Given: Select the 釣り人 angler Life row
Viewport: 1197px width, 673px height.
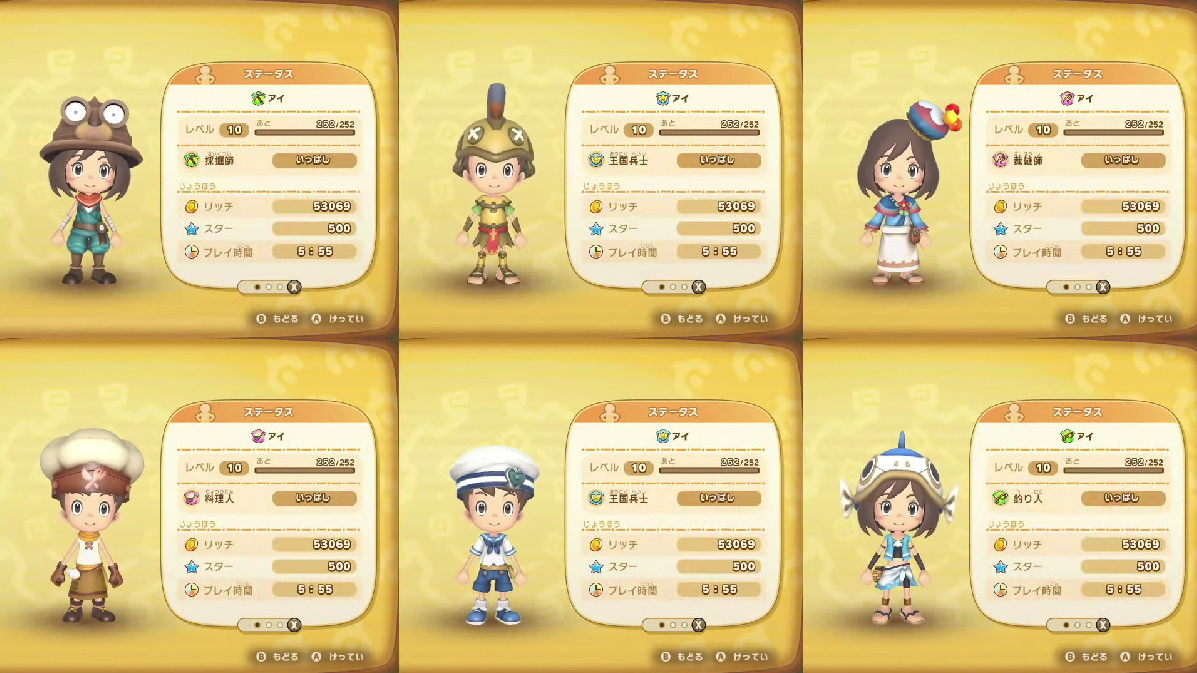Looking at the screenshot, I should tap(1078, 498).
